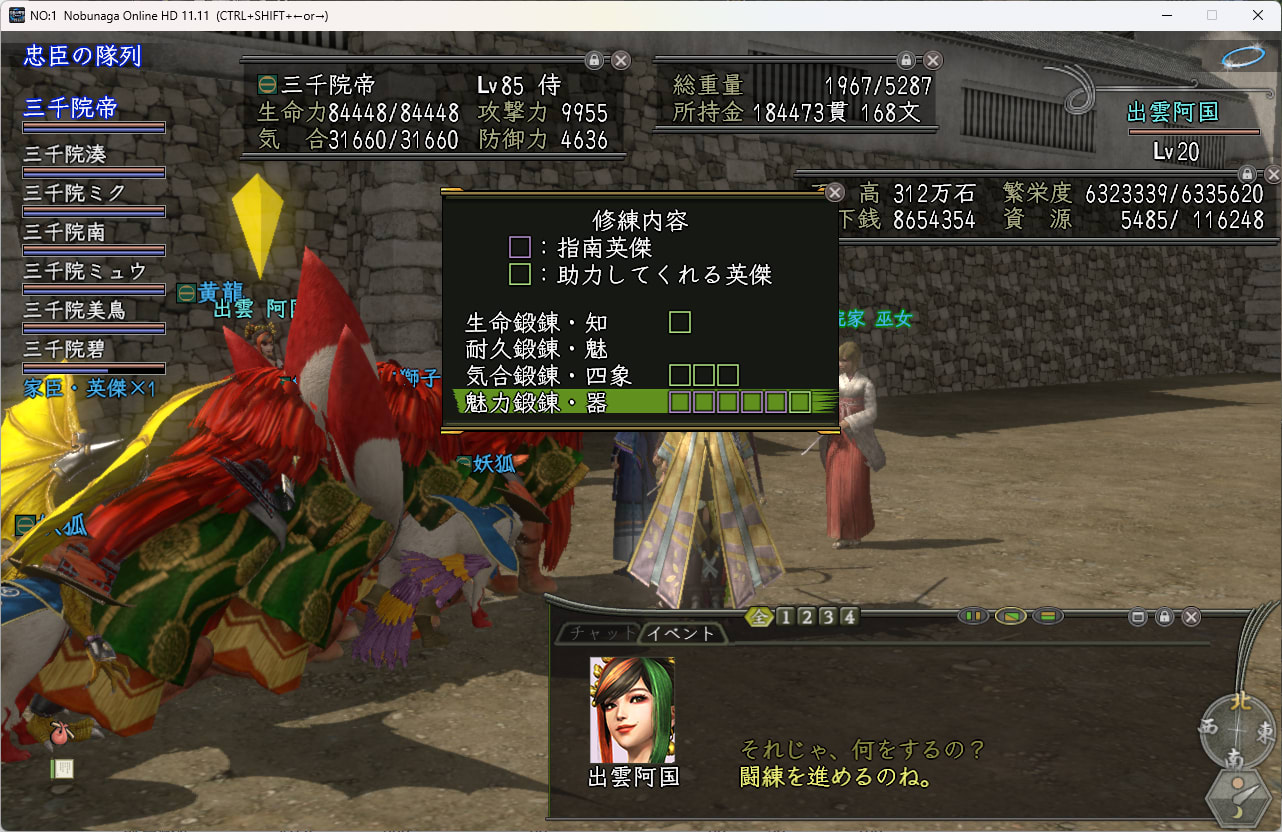Select the 生命鍛錬・知 training option
This screenshot has height=832, width=1282.
point(537,323)
